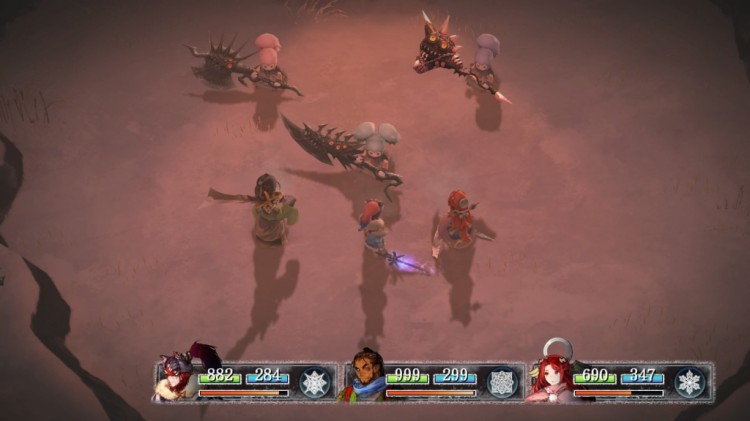The image size is (750, 421).
Task: Click the snowflake icon beside 347 MP
Action: tap(689, 382)
